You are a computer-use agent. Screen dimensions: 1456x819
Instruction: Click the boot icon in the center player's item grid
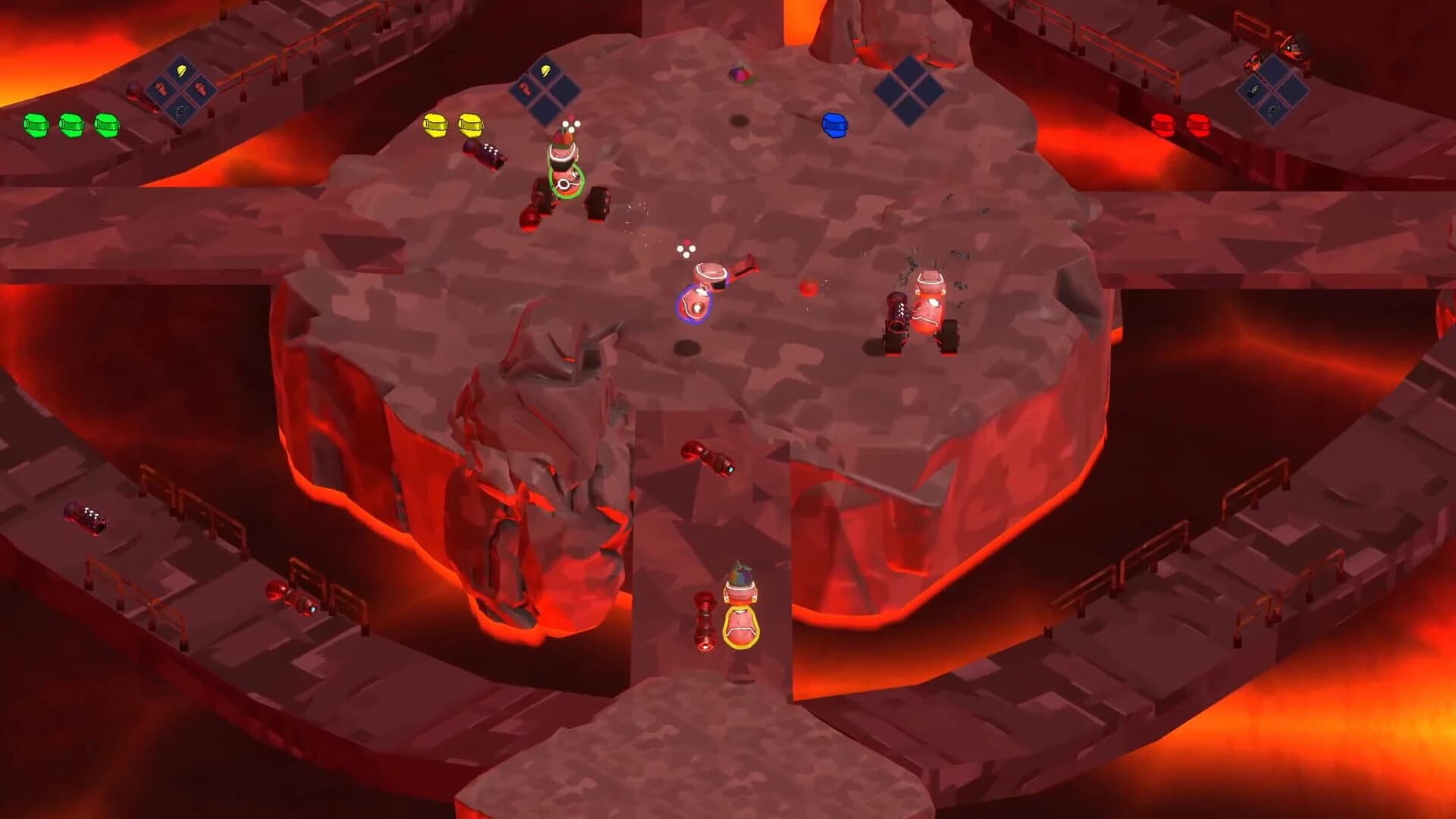[526, 89]
